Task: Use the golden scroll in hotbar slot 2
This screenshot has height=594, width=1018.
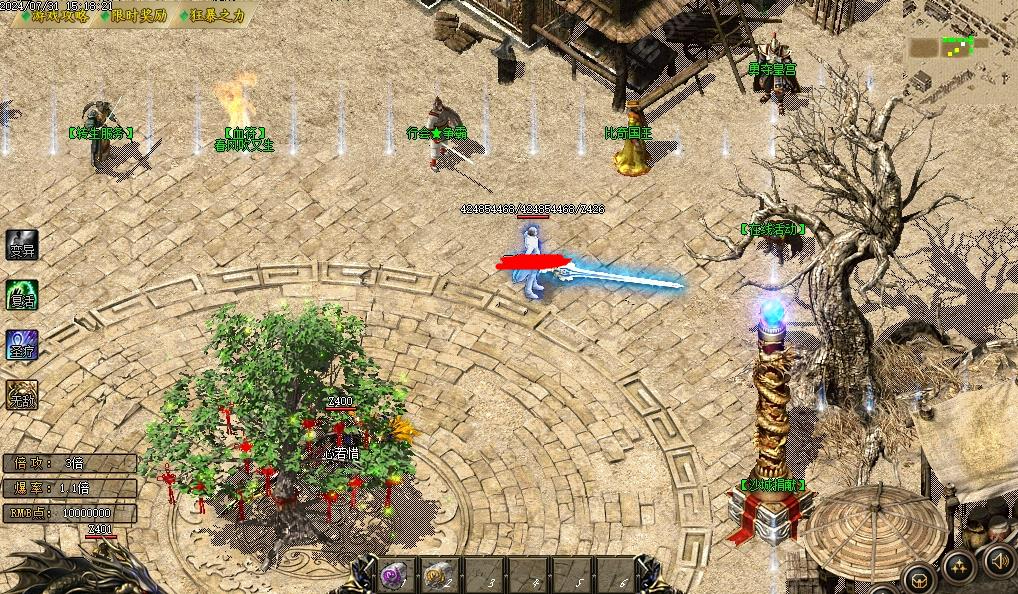Action: pyautogui.click(x=436, y=575)
